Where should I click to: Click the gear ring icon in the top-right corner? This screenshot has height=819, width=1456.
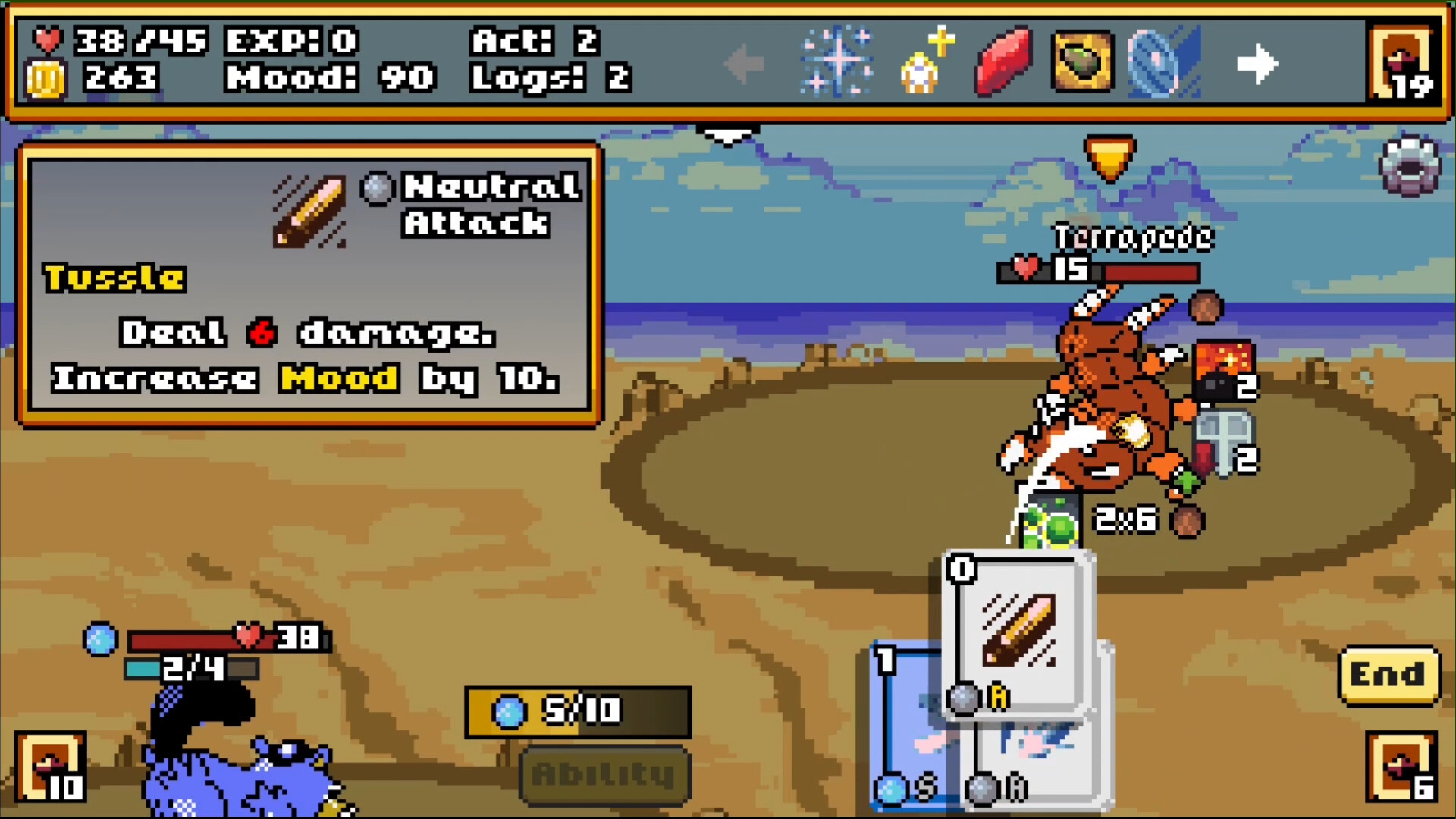pyautogui.click(x=1410, y=167)
